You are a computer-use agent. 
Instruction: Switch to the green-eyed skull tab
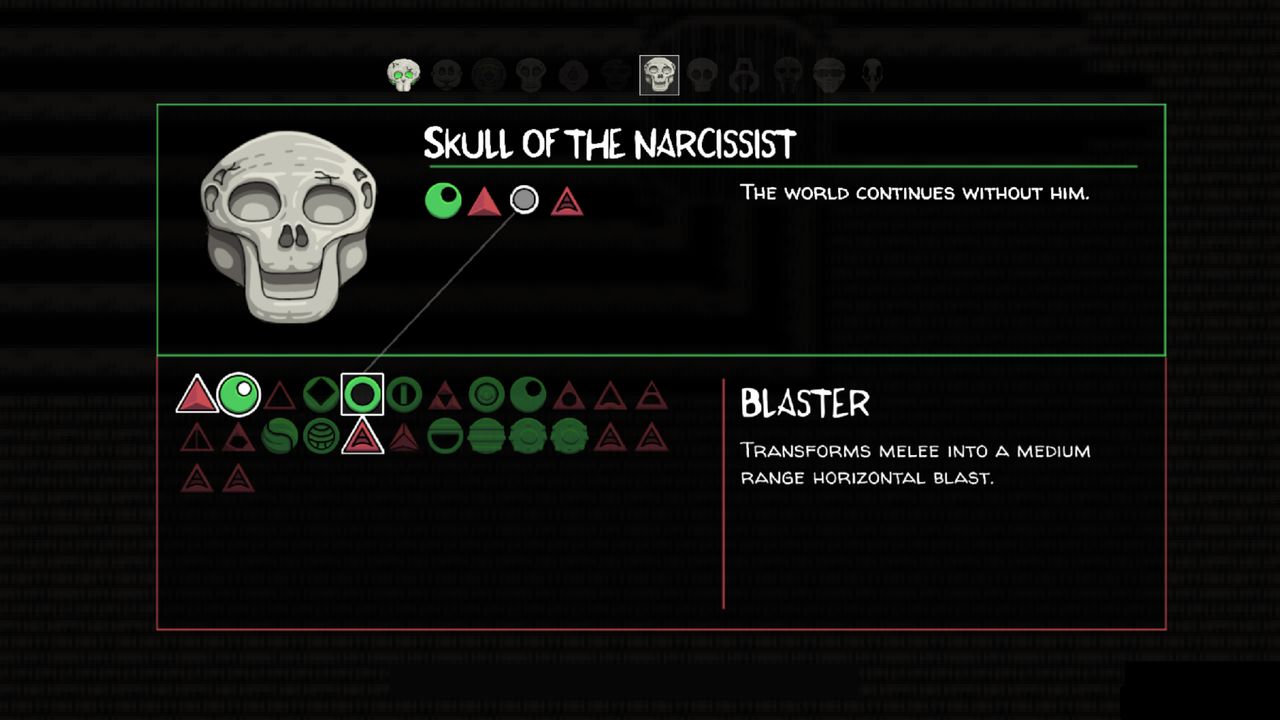tap(404, 74)
